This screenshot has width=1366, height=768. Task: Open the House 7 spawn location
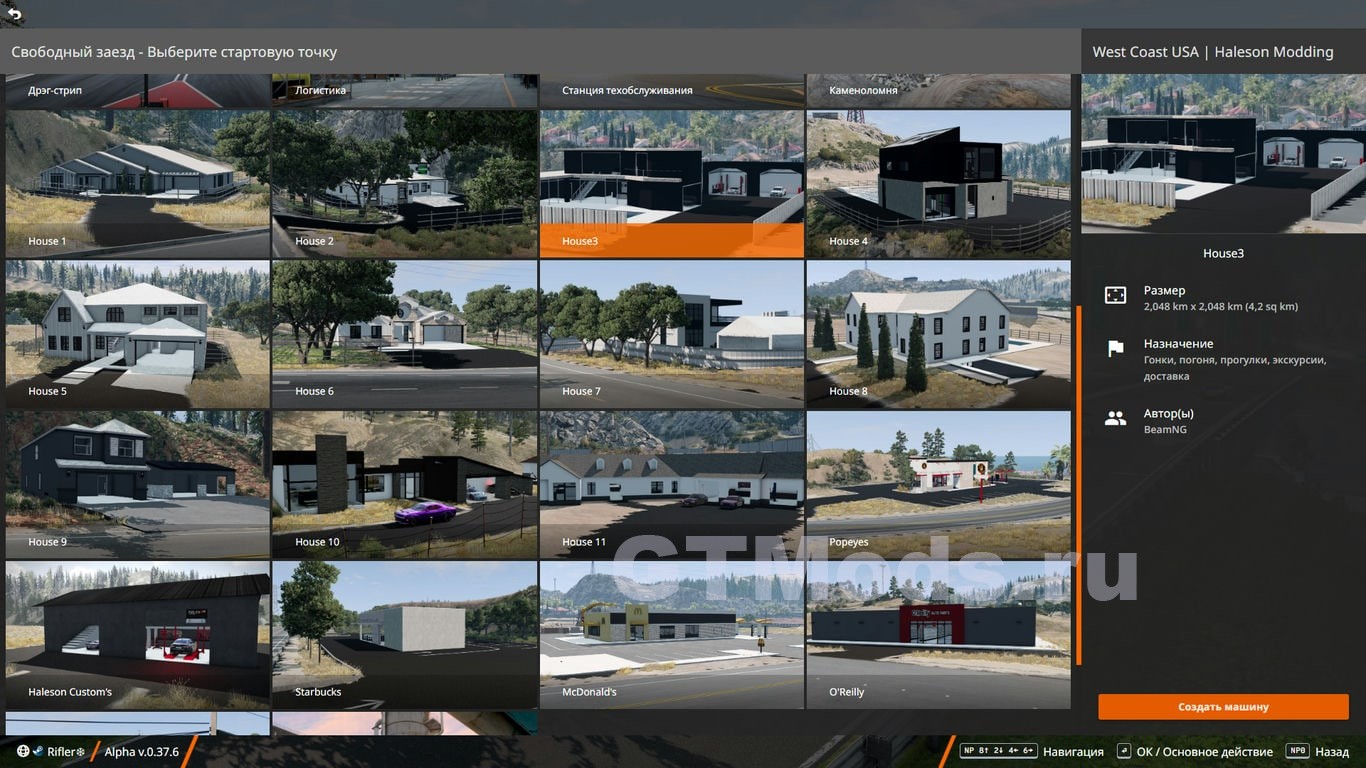coord(671,333)
